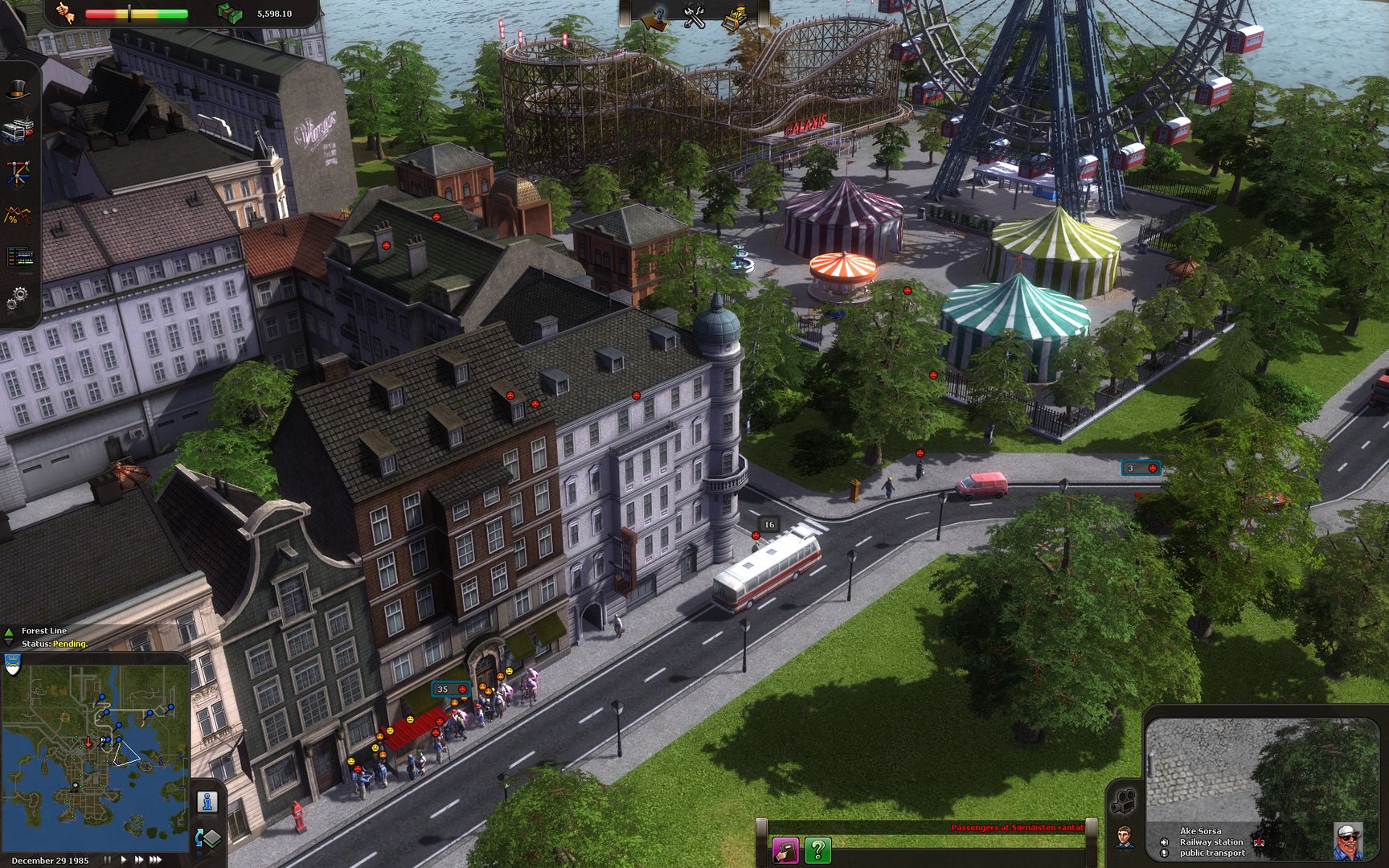Toggle the map layers view
The width and height of the screenshot is (1389, 868).
(x=207, y=838)
